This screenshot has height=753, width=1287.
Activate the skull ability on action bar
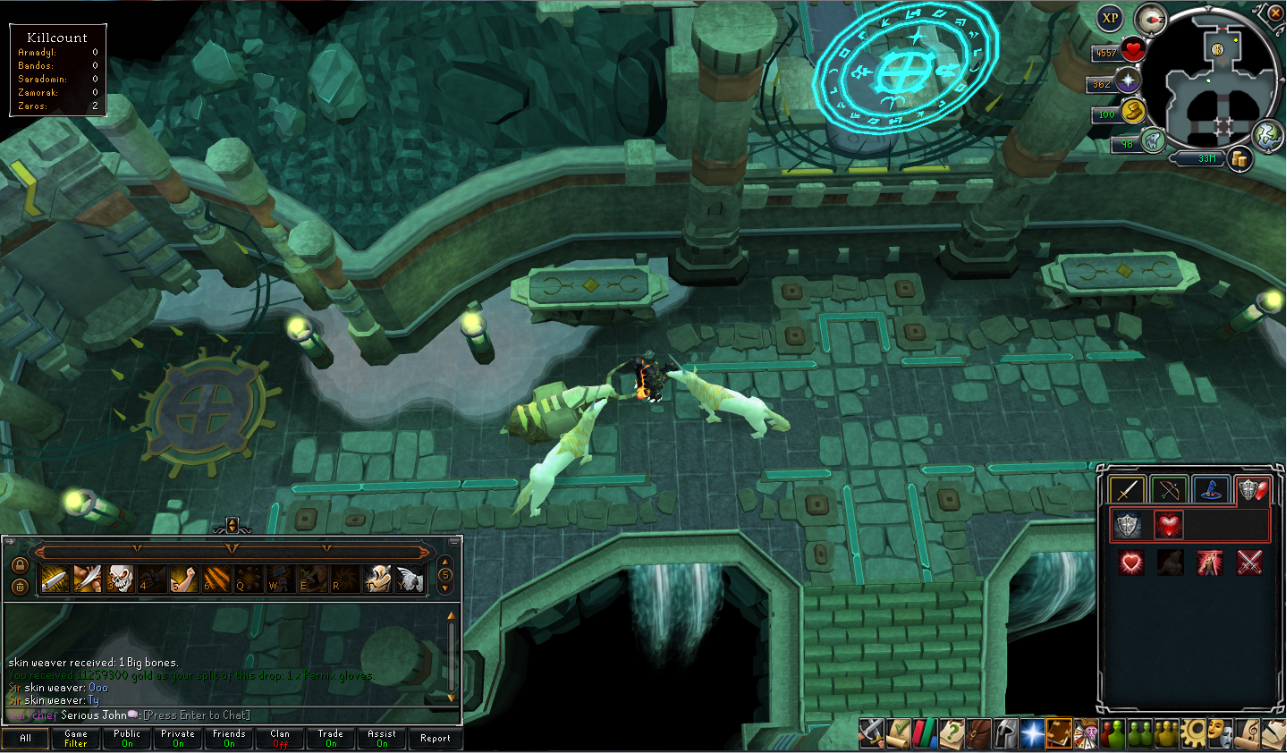click(x=121, y=578)
